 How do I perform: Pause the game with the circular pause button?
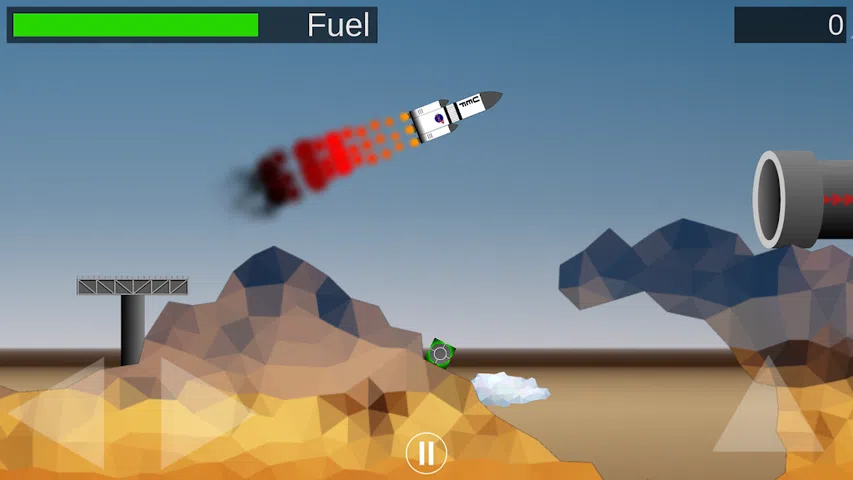(426, 453)
